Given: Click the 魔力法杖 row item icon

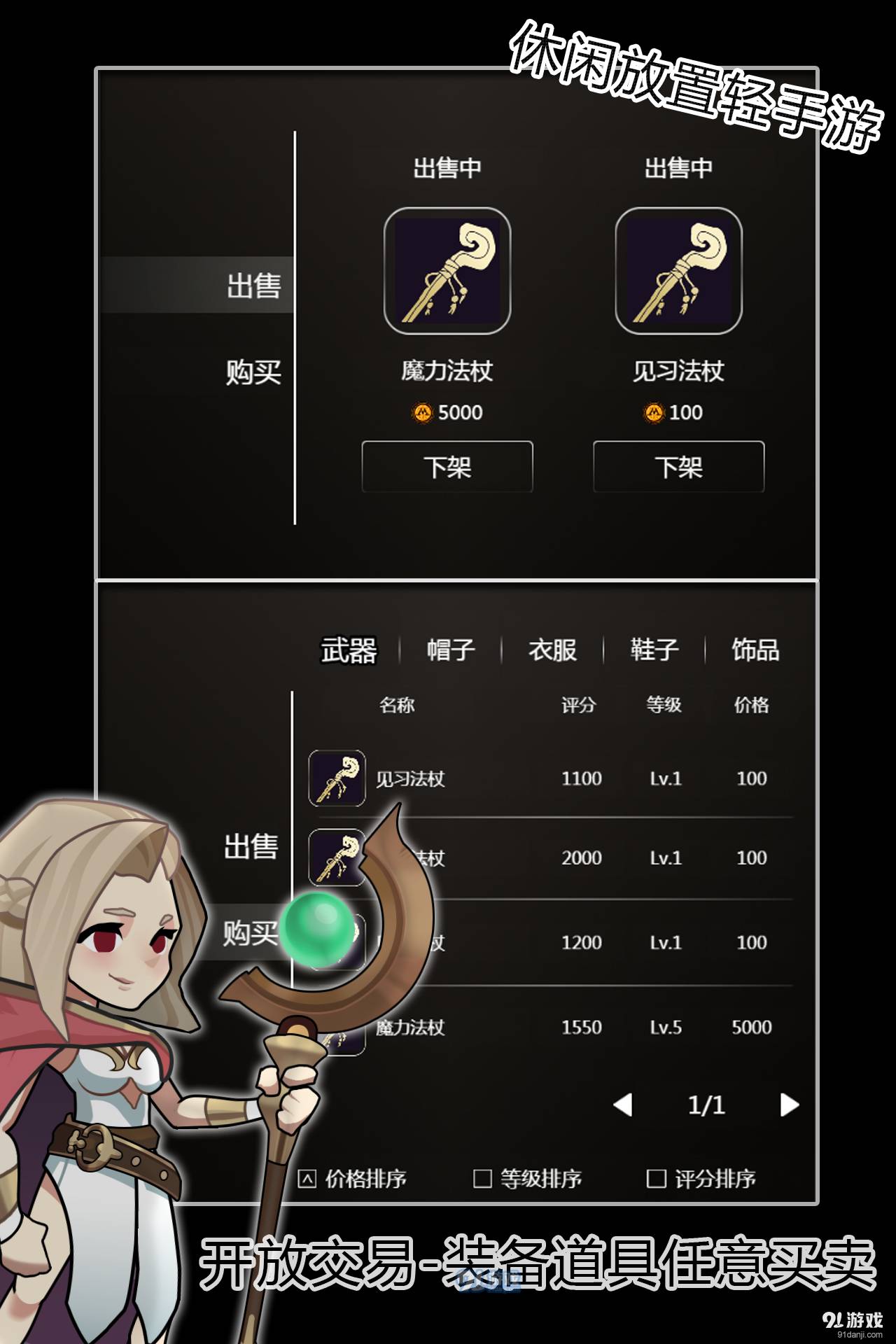Looking at the screenshot, I should click(337, 1028).
